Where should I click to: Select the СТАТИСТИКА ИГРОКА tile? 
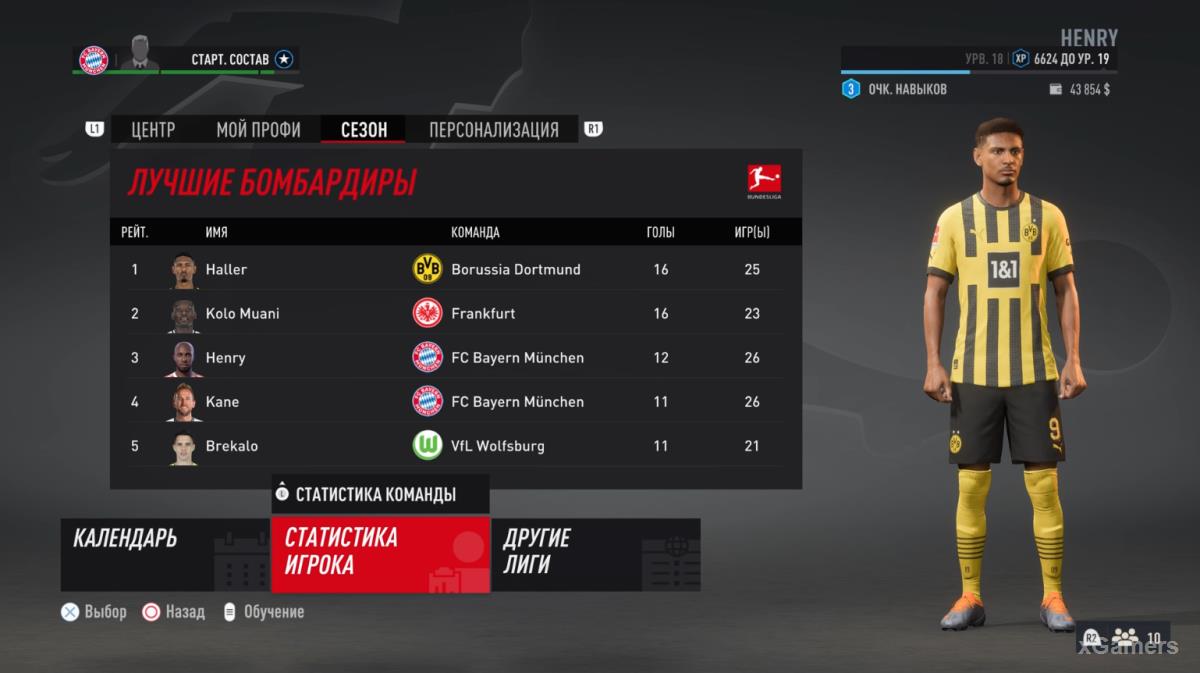380,554
